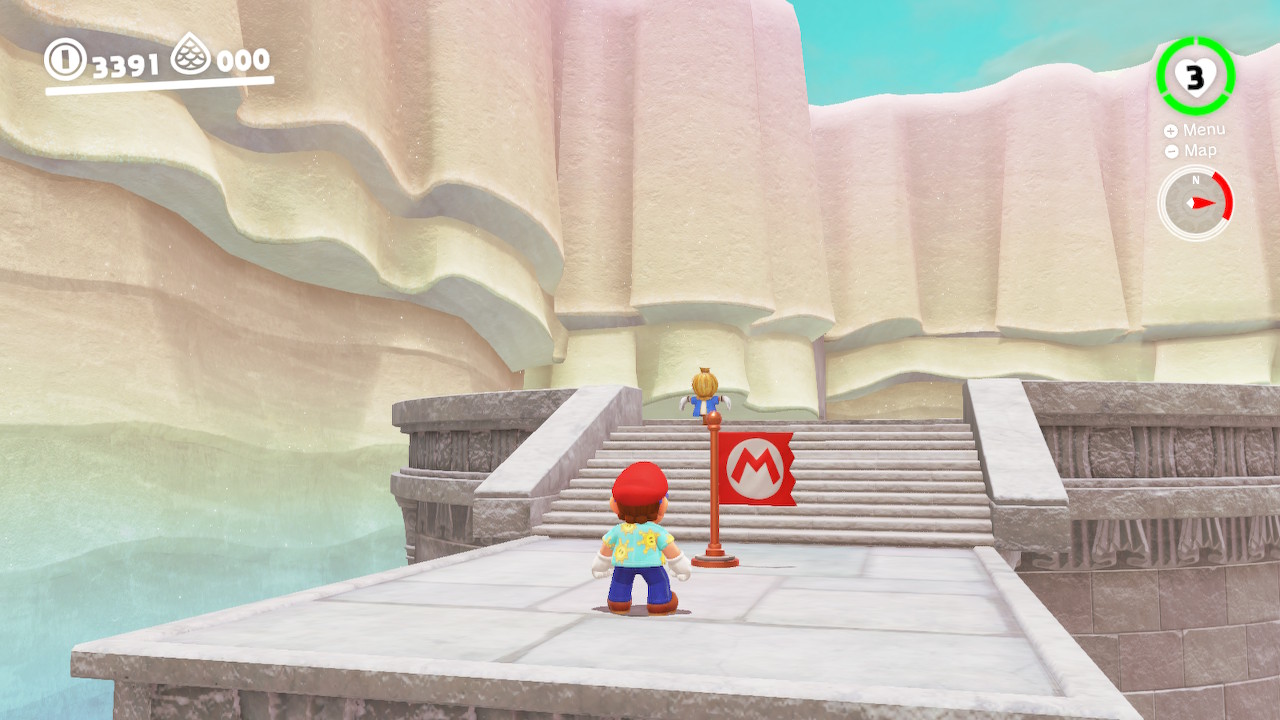The width and height of the screenshot is (1280, 720).
Task: Click the white underline beneath the coin counters
Action: [160, 86]
